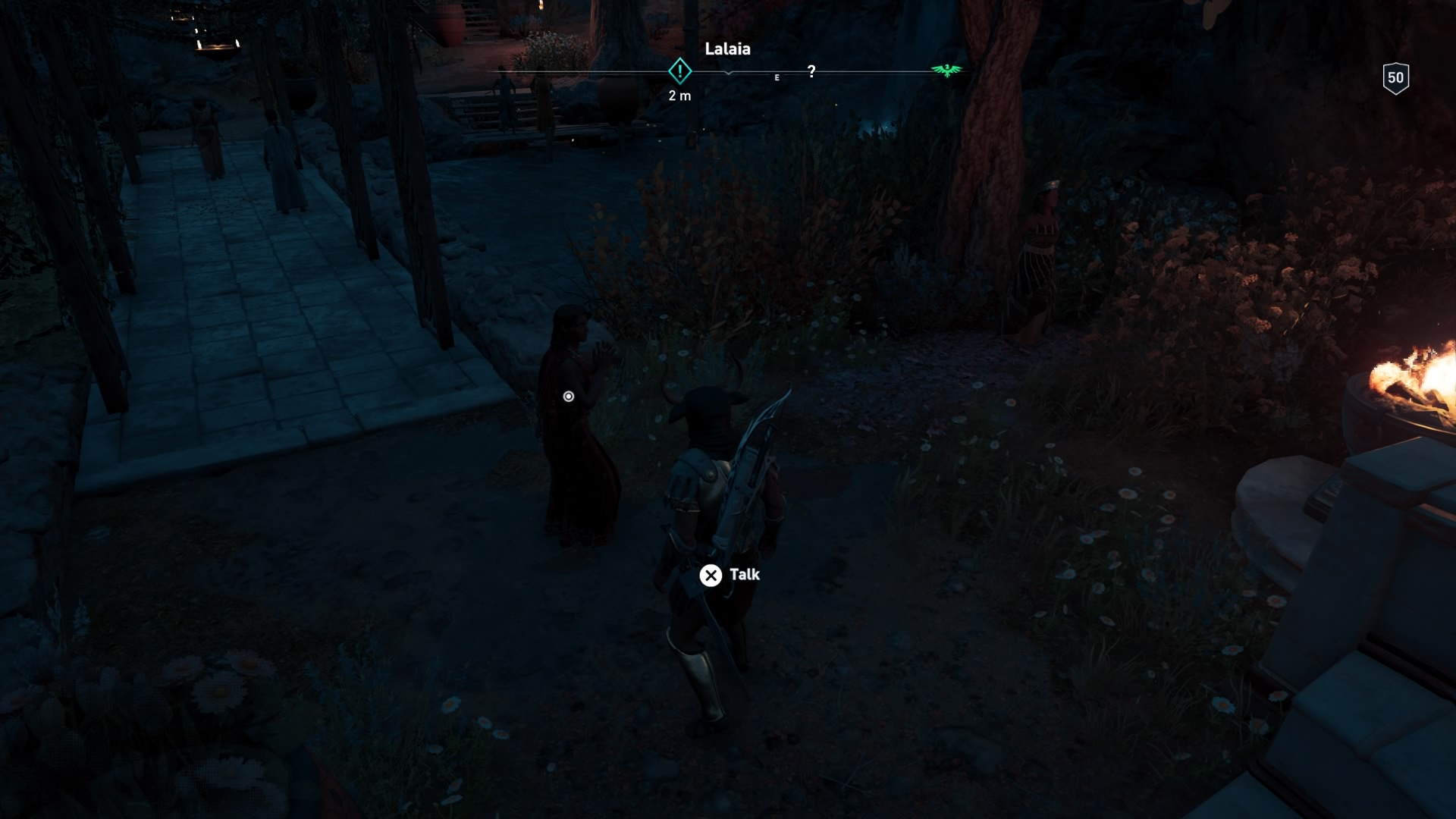The height and width of the screenshot is (819, 1456).
Task: Expand the compass notch below Lalaia title
Action: [x=730, y=72]
